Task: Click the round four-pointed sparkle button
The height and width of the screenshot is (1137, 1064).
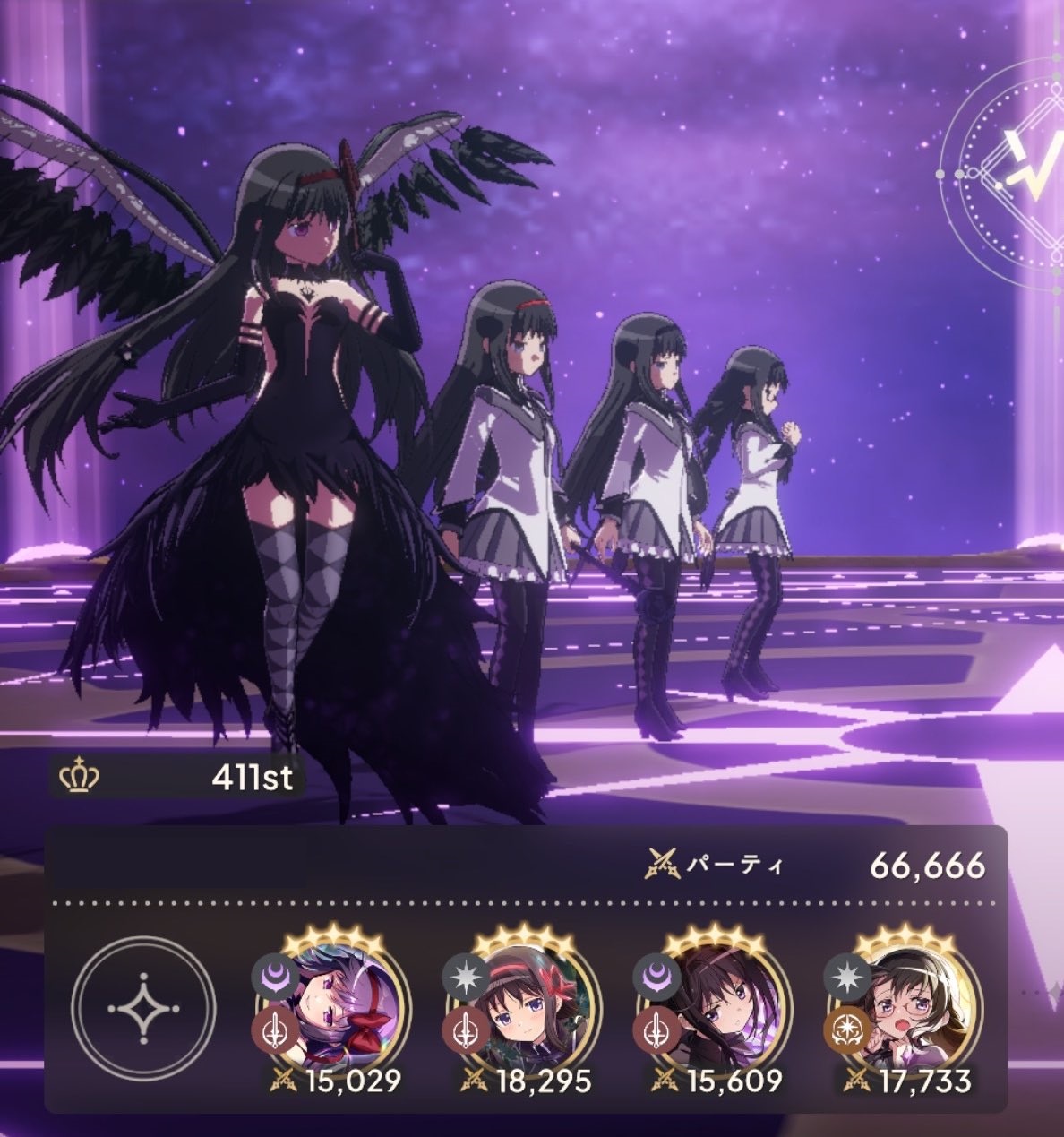Action: (x=143, y=1008)
